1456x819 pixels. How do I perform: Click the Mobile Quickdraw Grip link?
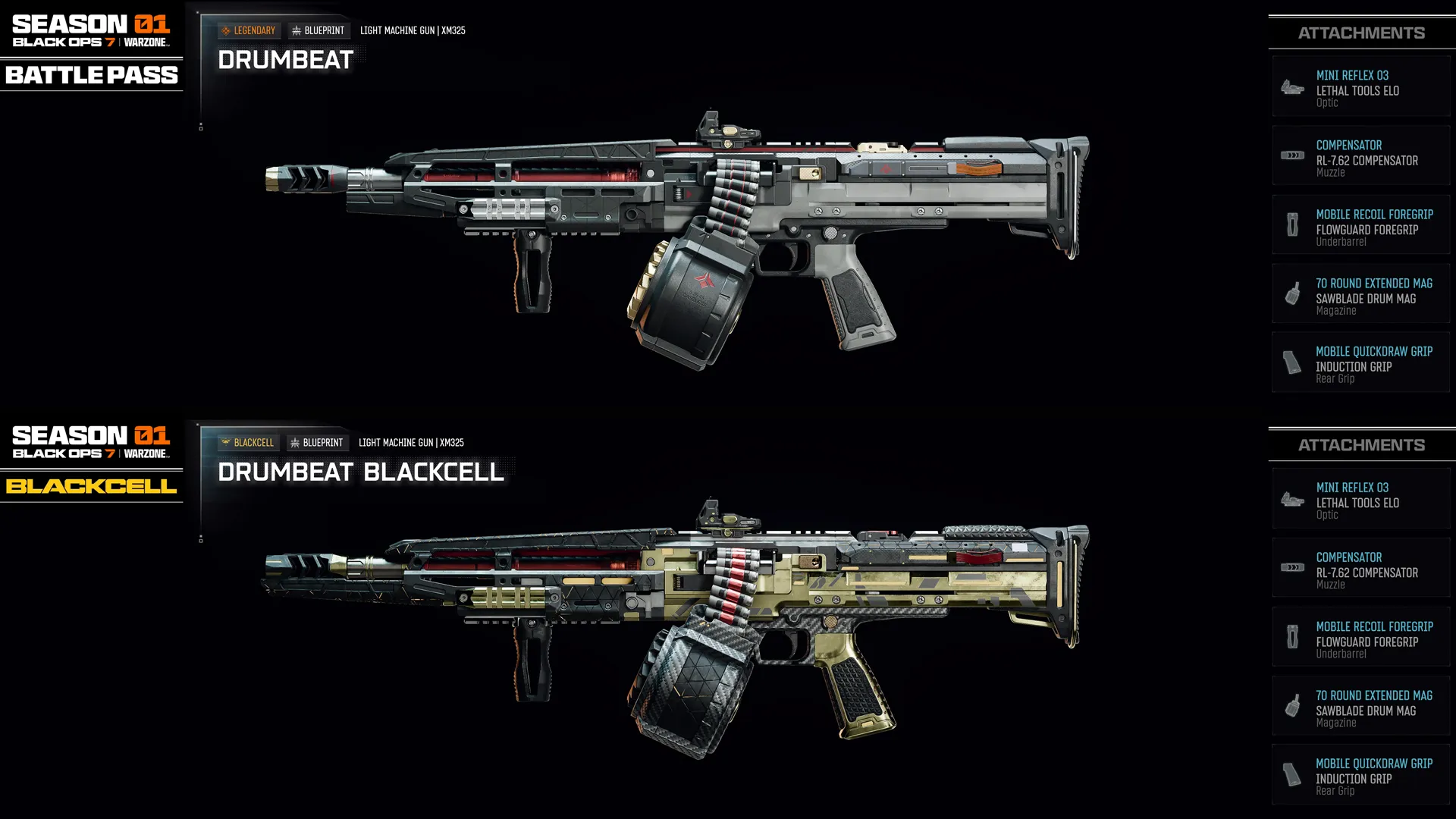point(1374,351)
